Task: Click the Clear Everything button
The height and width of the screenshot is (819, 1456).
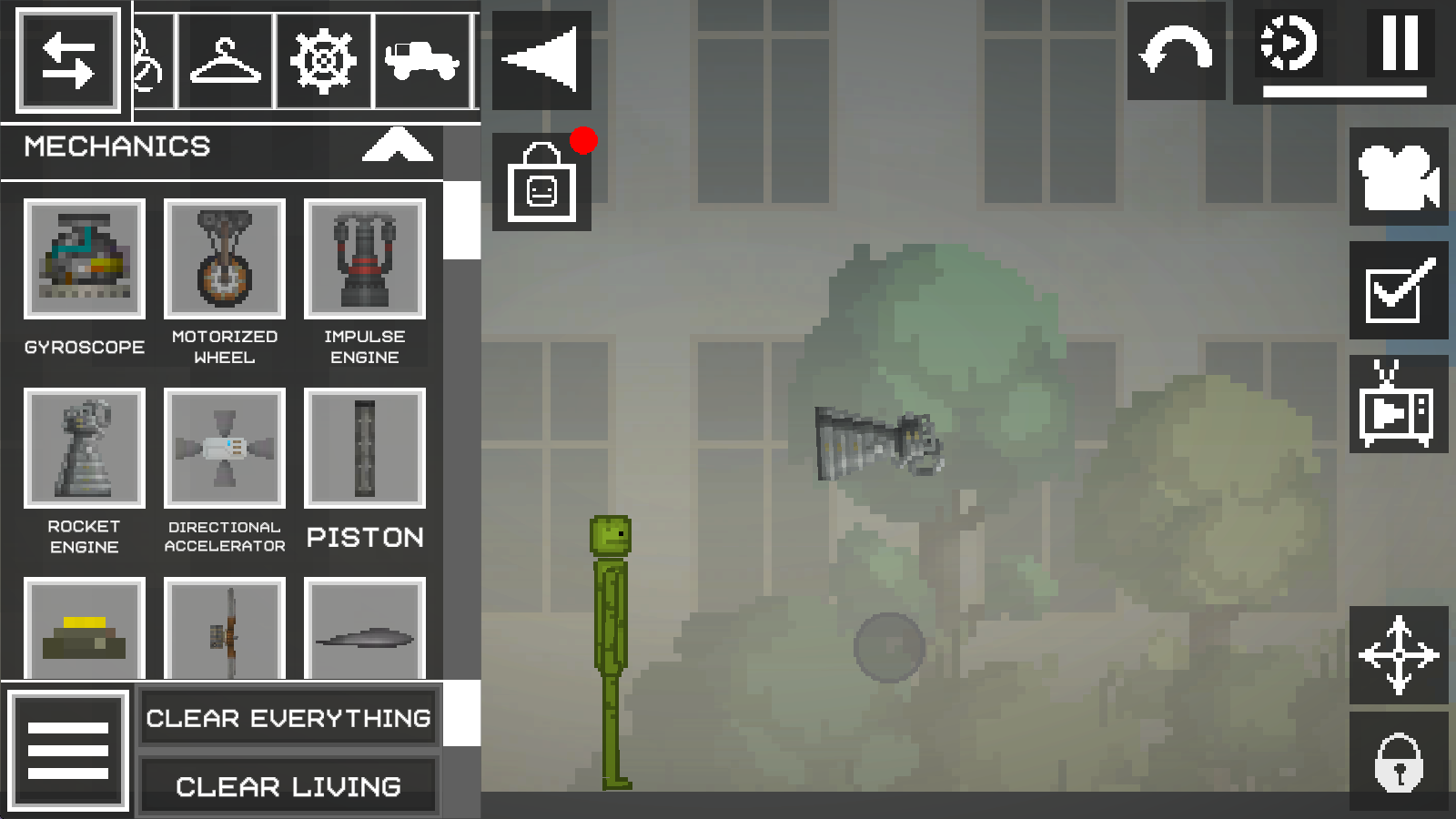Action: point(288,718)
